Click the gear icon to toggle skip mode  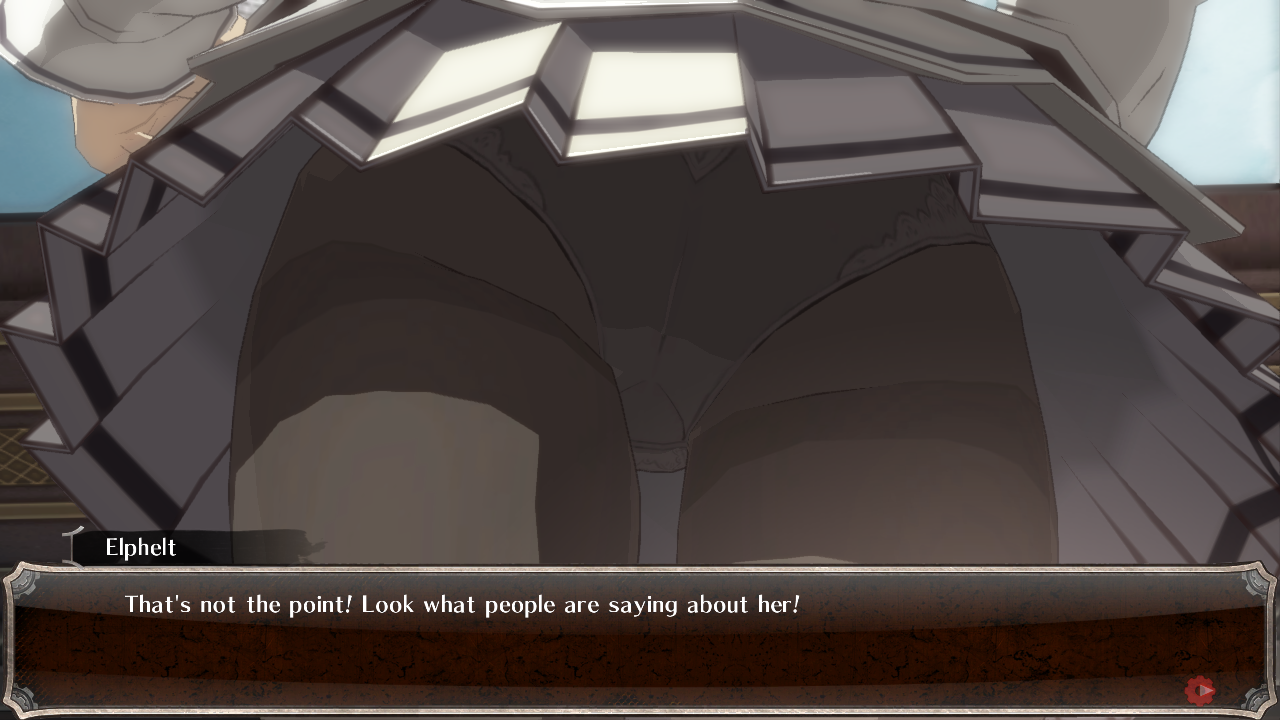pos(1199,689)
